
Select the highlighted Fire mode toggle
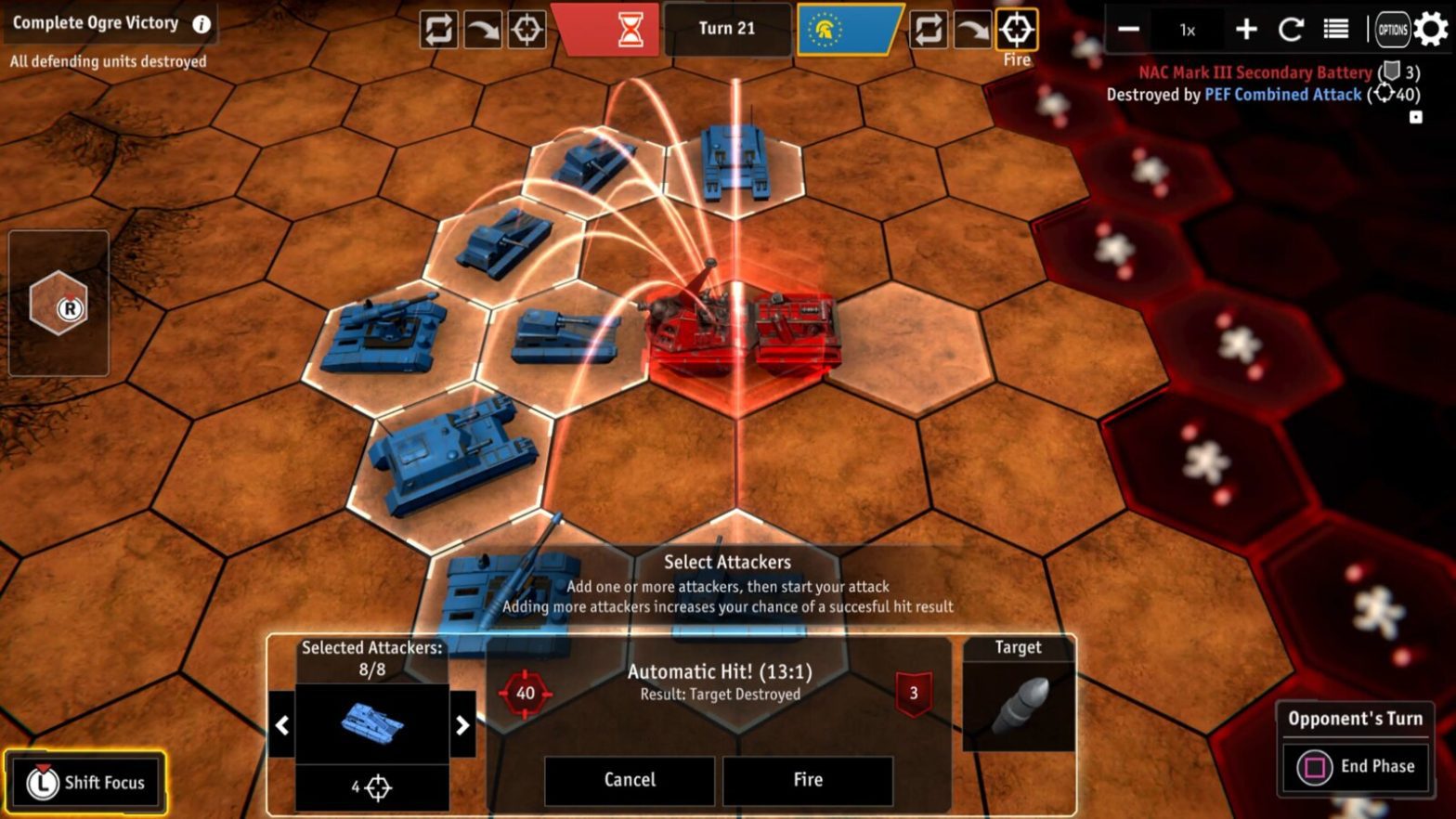coord(1018,29)
